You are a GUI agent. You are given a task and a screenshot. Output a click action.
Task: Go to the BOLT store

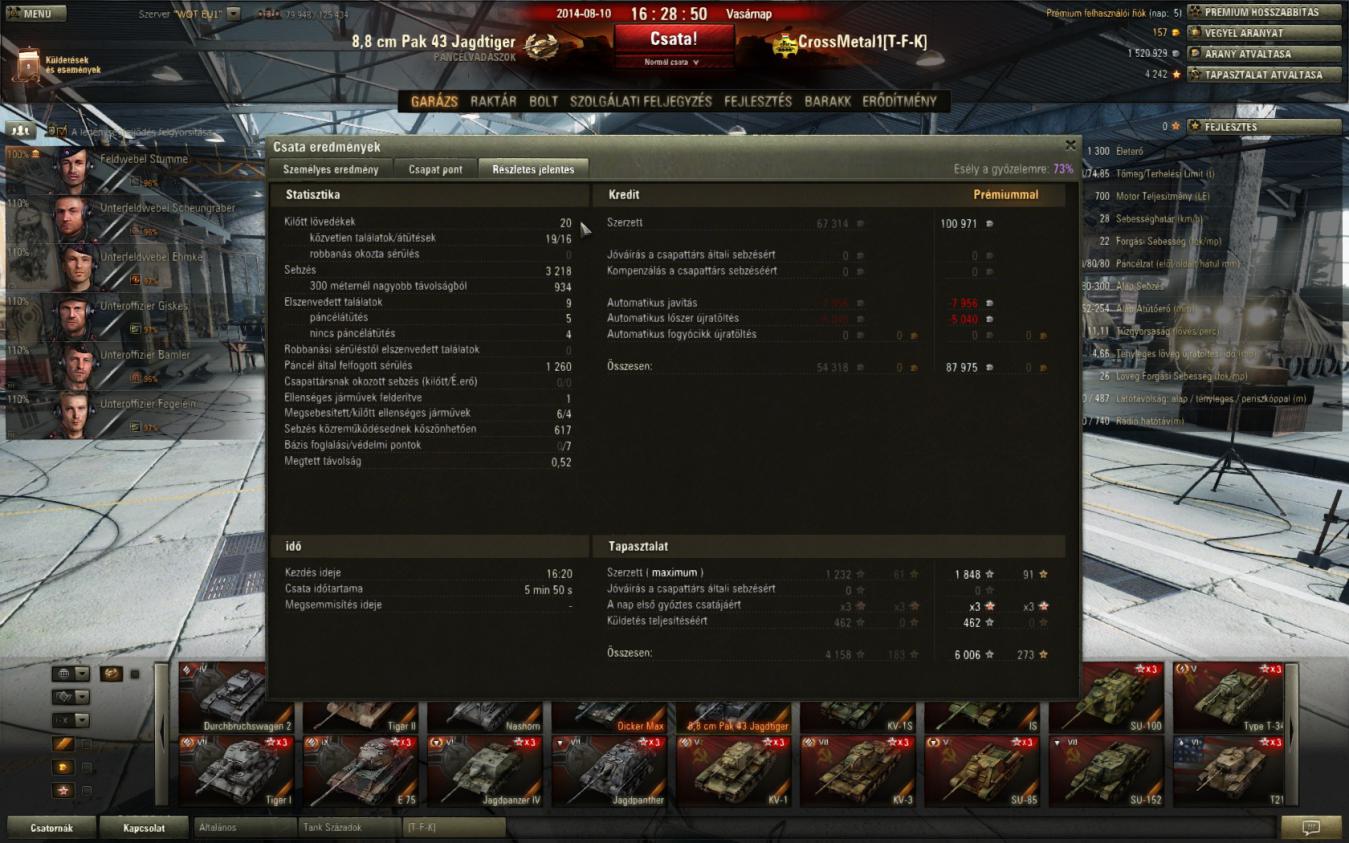coord(543,101)
